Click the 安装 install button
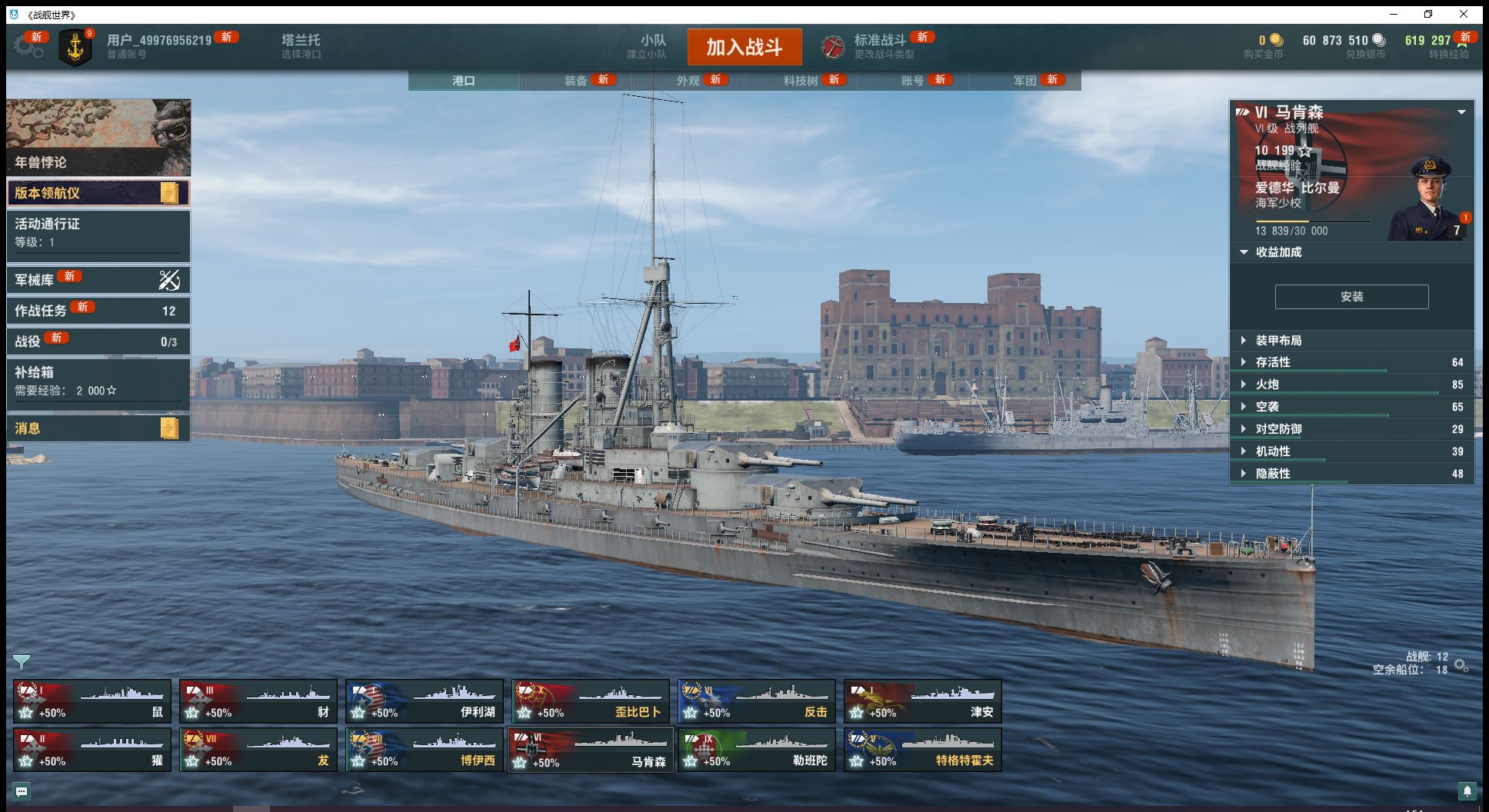 click(x=1351, y=297)
